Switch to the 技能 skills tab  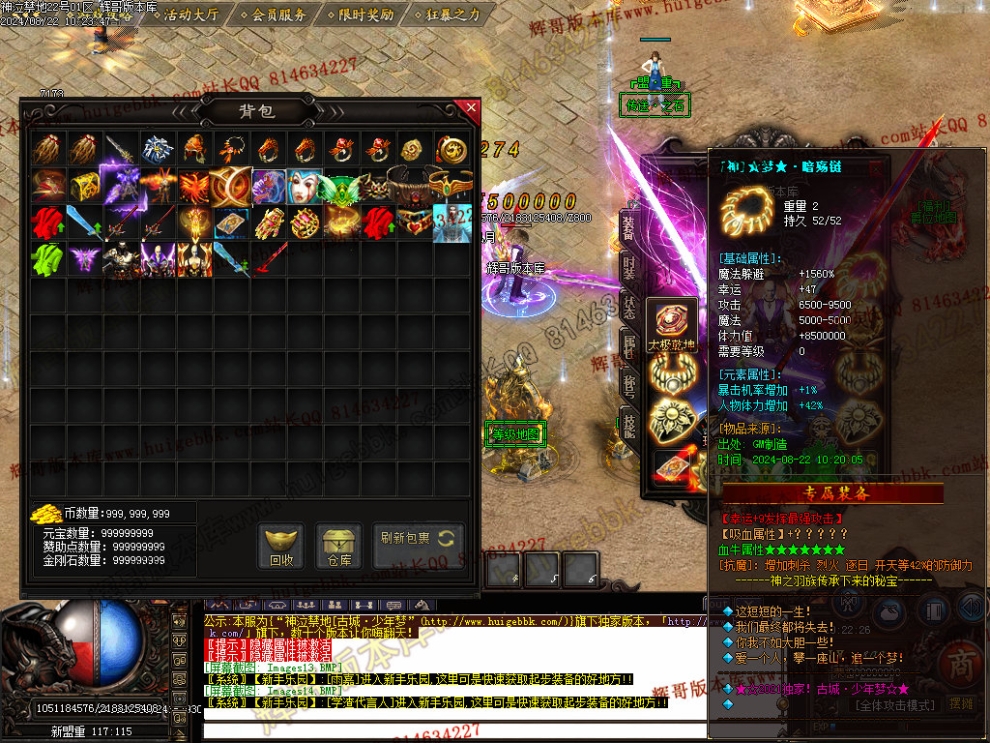(628, 422)
